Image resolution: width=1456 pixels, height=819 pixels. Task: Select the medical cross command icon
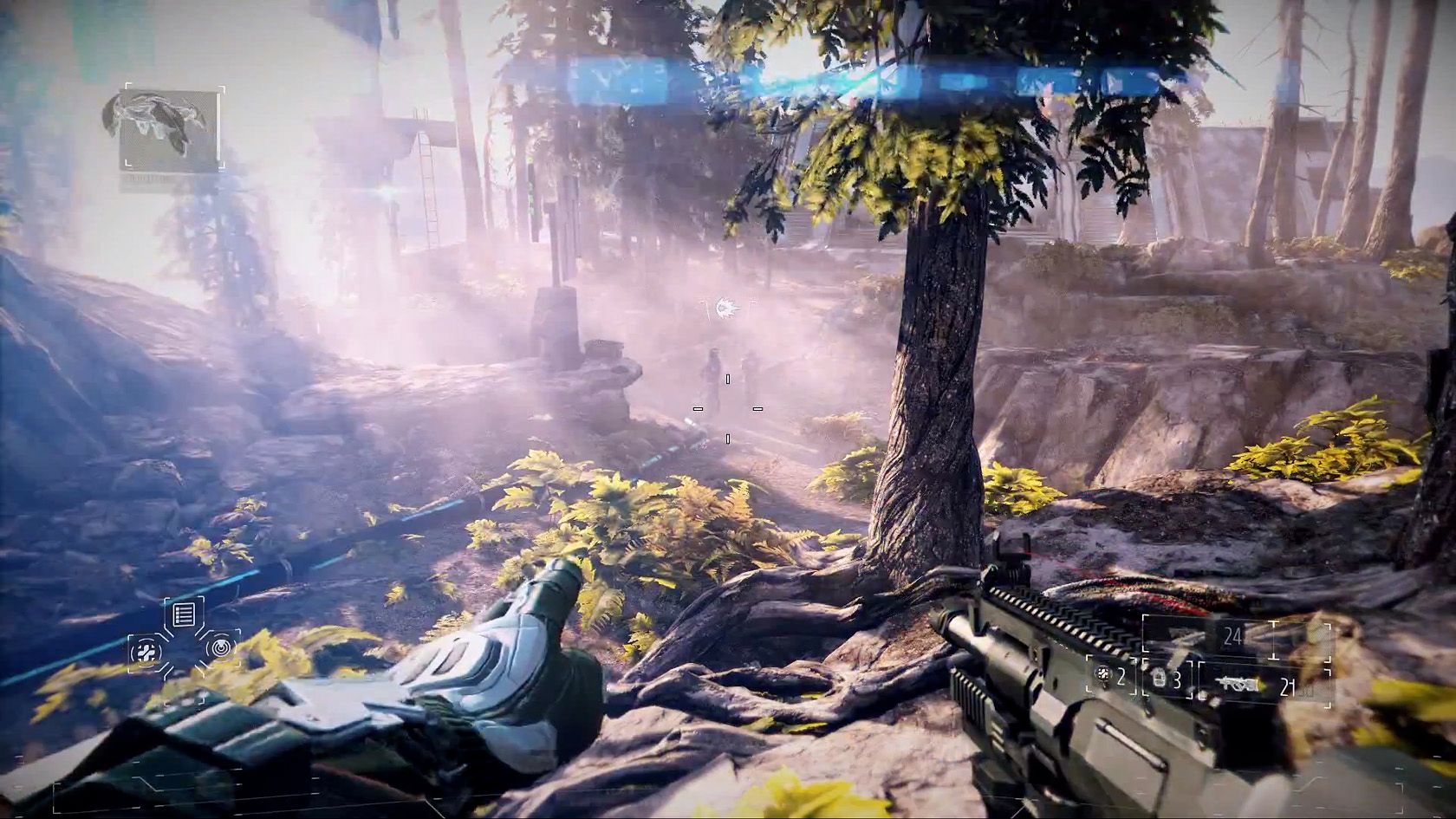145,652
